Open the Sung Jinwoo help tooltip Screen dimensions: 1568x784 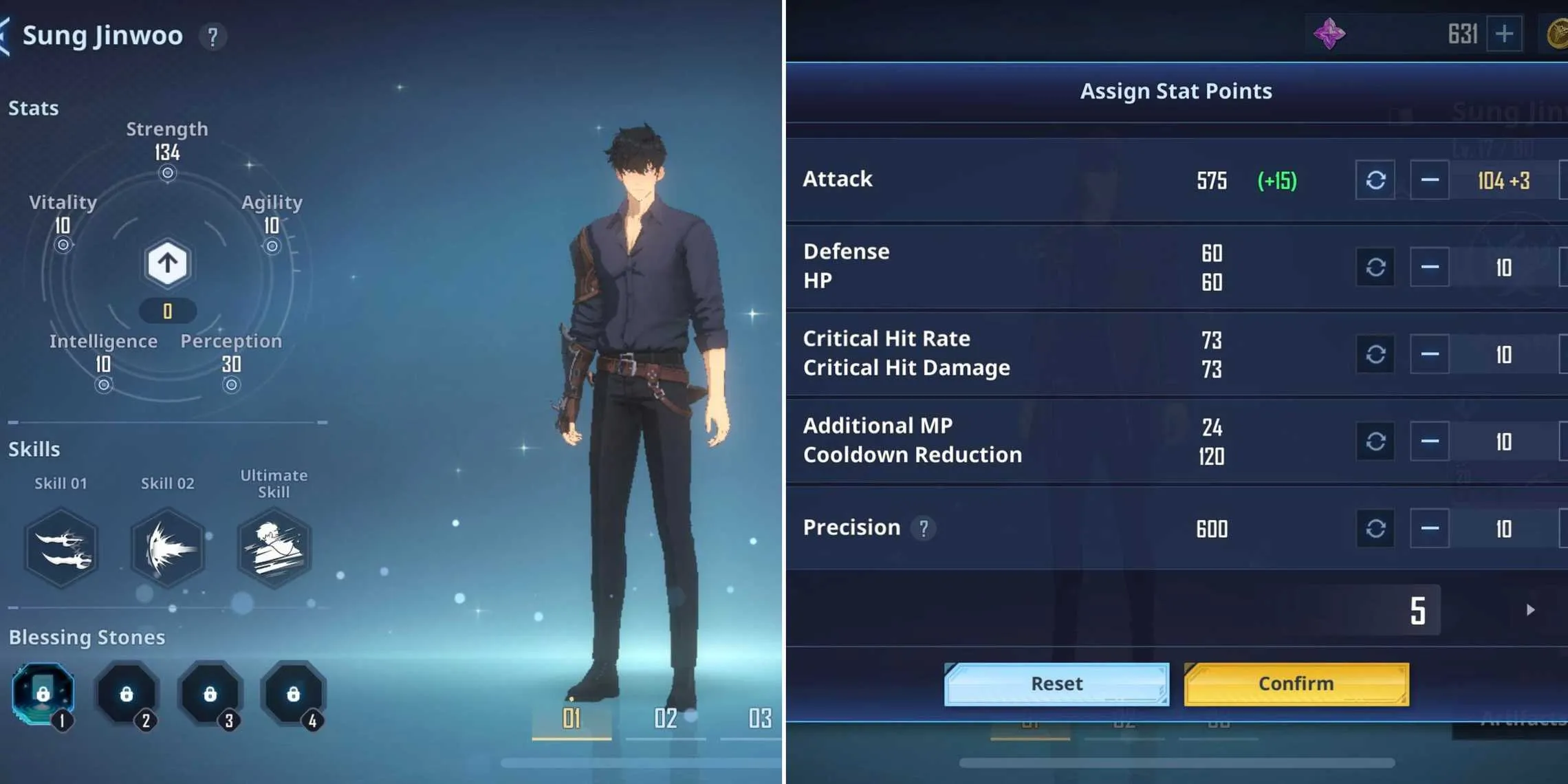coord(213,38)
